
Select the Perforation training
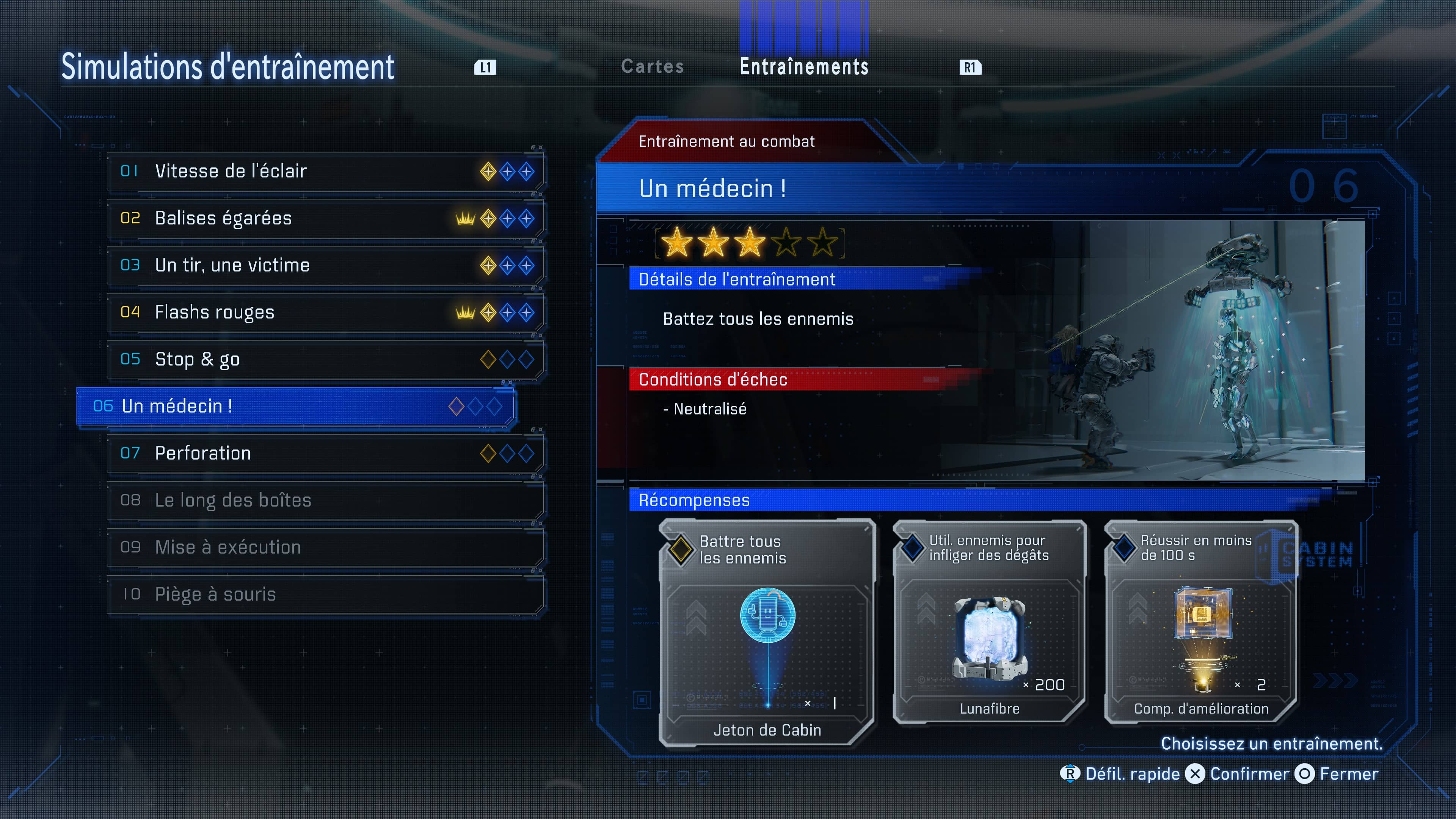point(325,453)
